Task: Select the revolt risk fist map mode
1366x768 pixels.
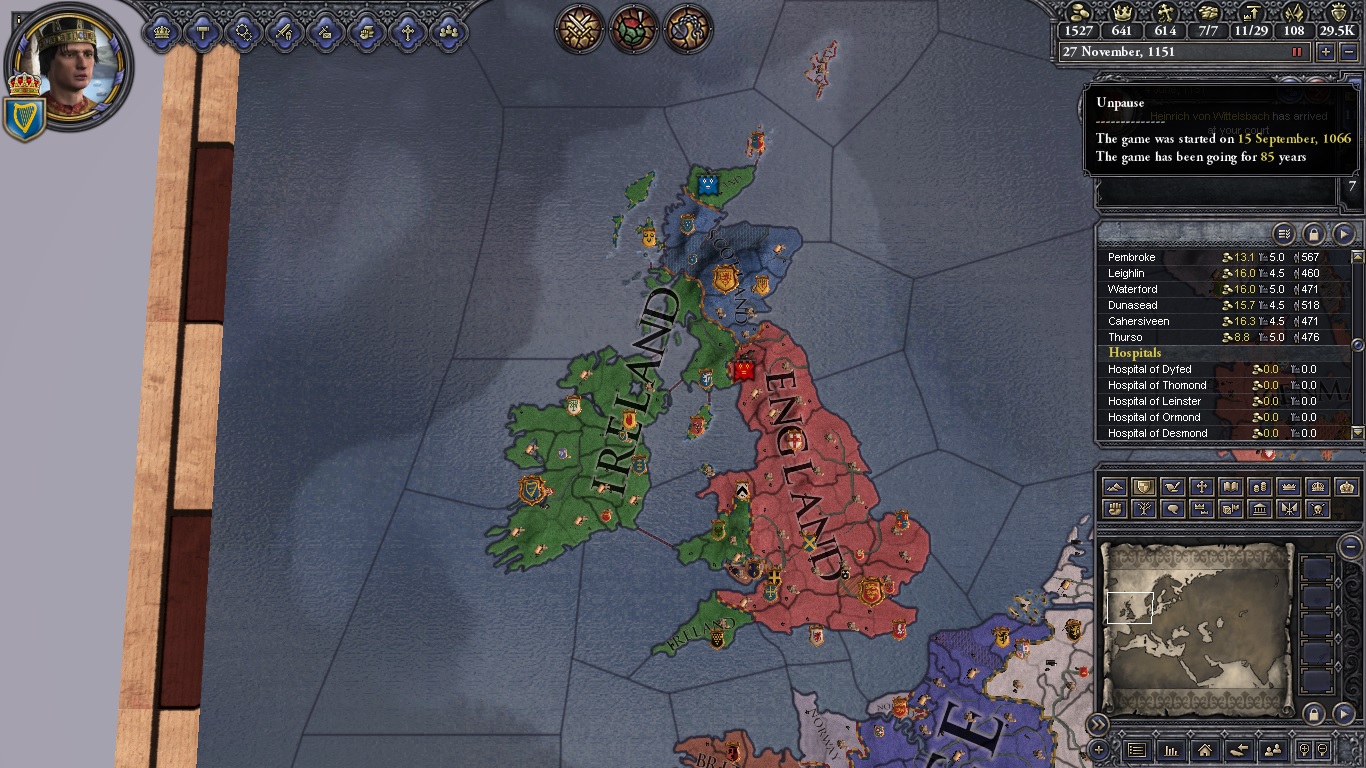Action: 1113,509
